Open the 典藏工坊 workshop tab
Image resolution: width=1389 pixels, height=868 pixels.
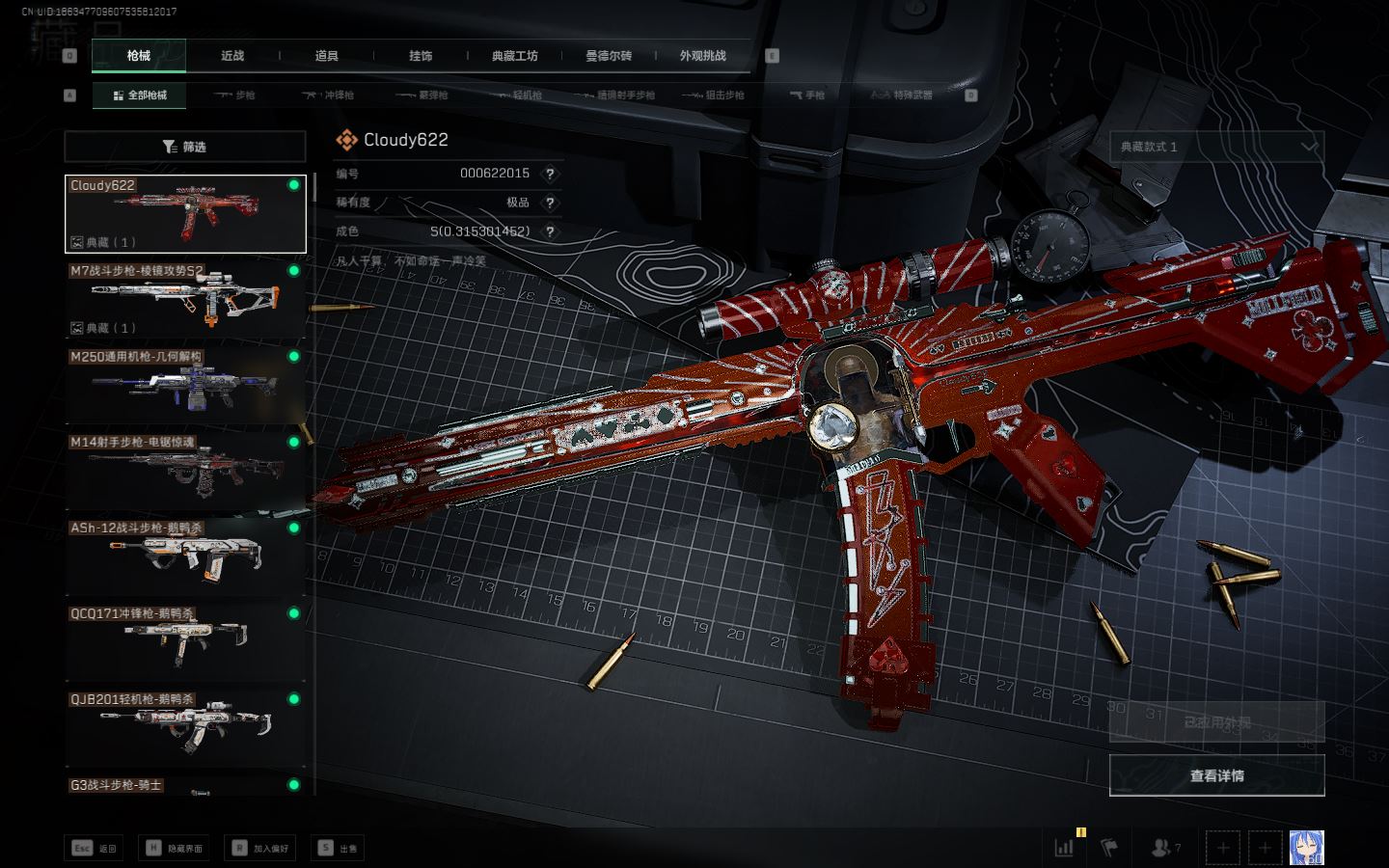(514, 56)
